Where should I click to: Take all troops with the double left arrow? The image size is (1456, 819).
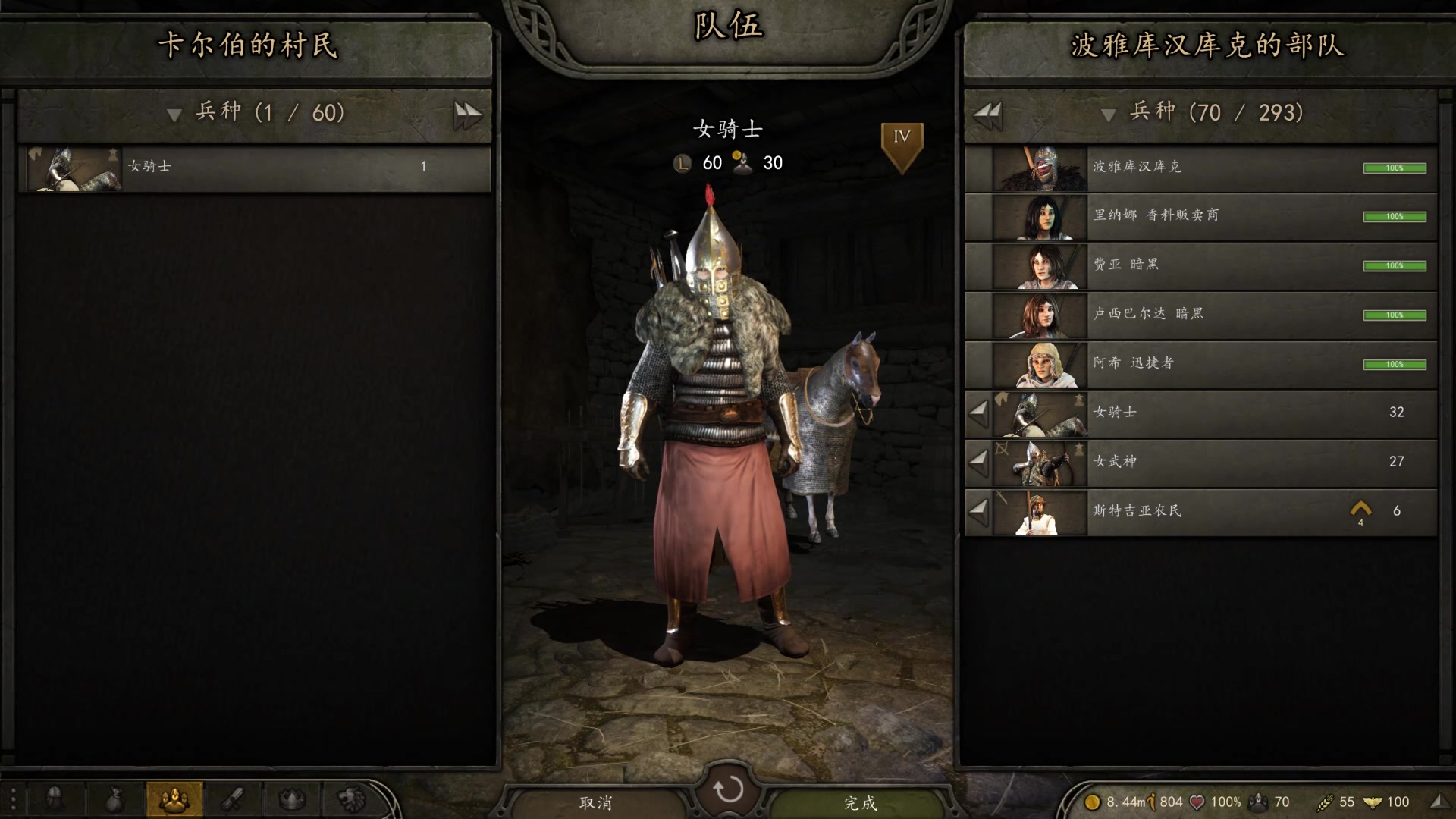[x=988, y=115]
